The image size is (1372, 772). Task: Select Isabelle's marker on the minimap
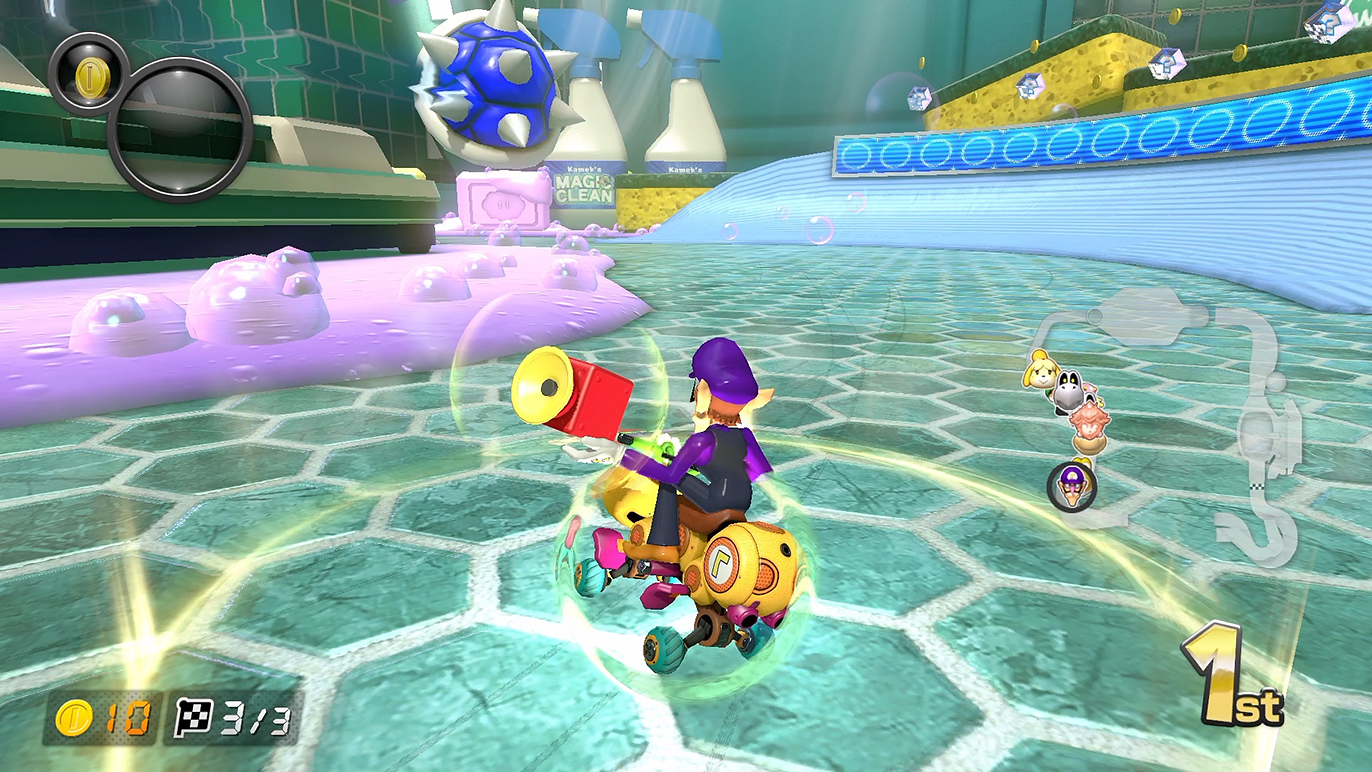tap(1038, 373)
